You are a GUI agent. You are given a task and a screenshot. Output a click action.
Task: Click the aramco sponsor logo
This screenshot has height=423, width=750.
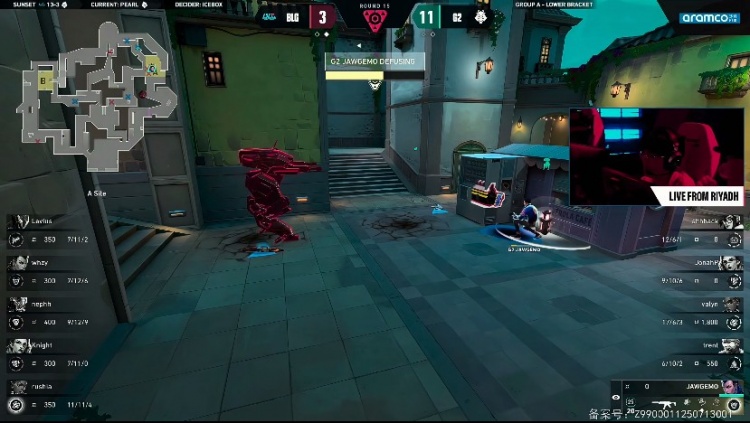pos(709,18)
